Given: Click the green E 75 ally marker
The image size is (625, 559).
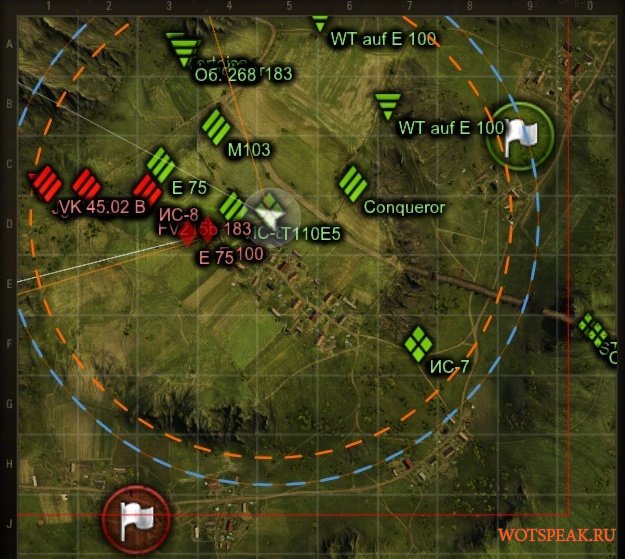Looking at the screenshot, I should (x=162, y=163).
